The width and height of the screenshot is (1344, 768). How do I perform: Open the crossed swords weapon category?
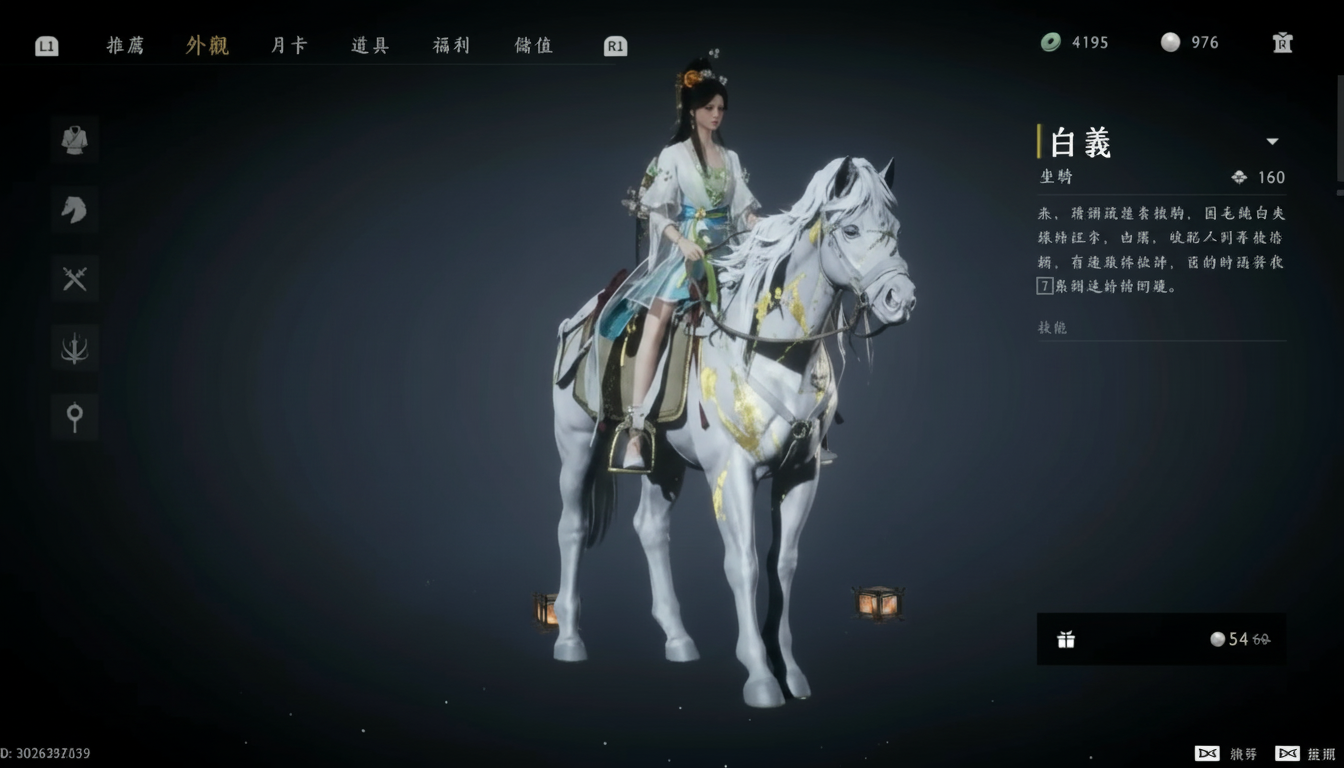[75, 279]
